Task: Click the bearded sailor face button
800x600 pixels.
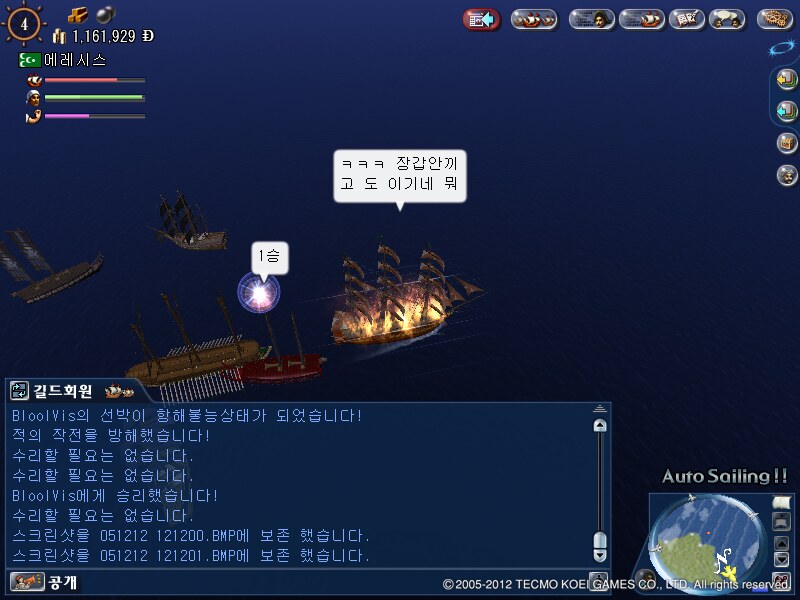Action: click(x=787, y=175)
